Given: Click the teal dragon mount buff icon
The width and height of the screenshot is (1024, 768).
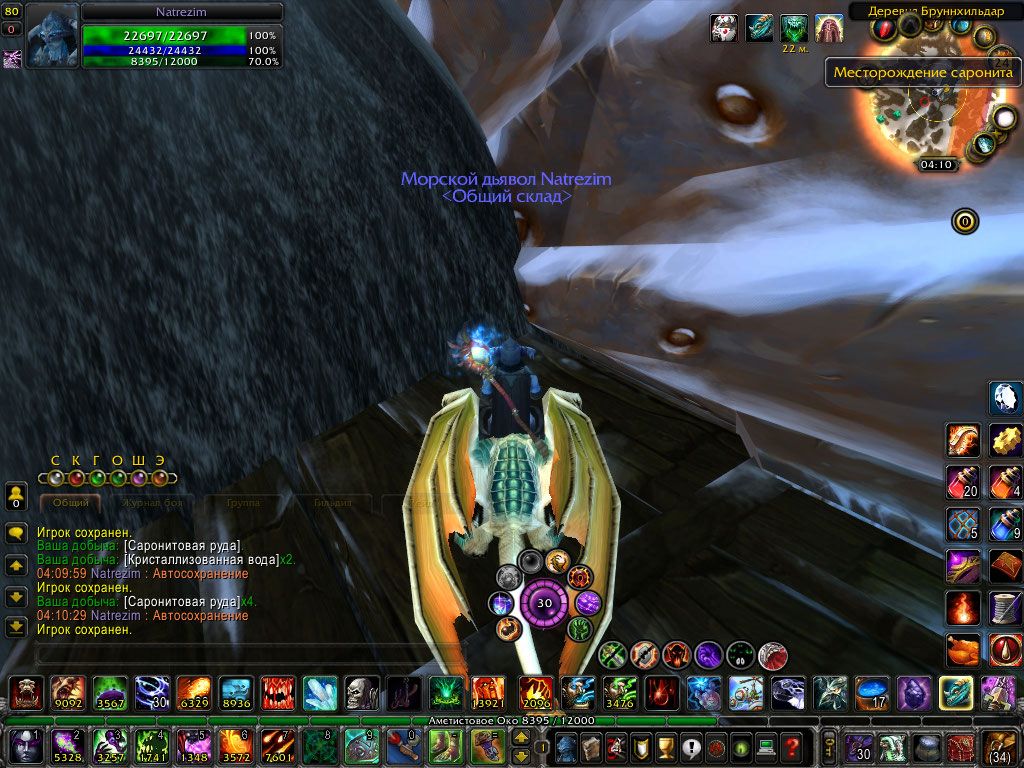Looking at the screenshot, I should click(760, 27).
